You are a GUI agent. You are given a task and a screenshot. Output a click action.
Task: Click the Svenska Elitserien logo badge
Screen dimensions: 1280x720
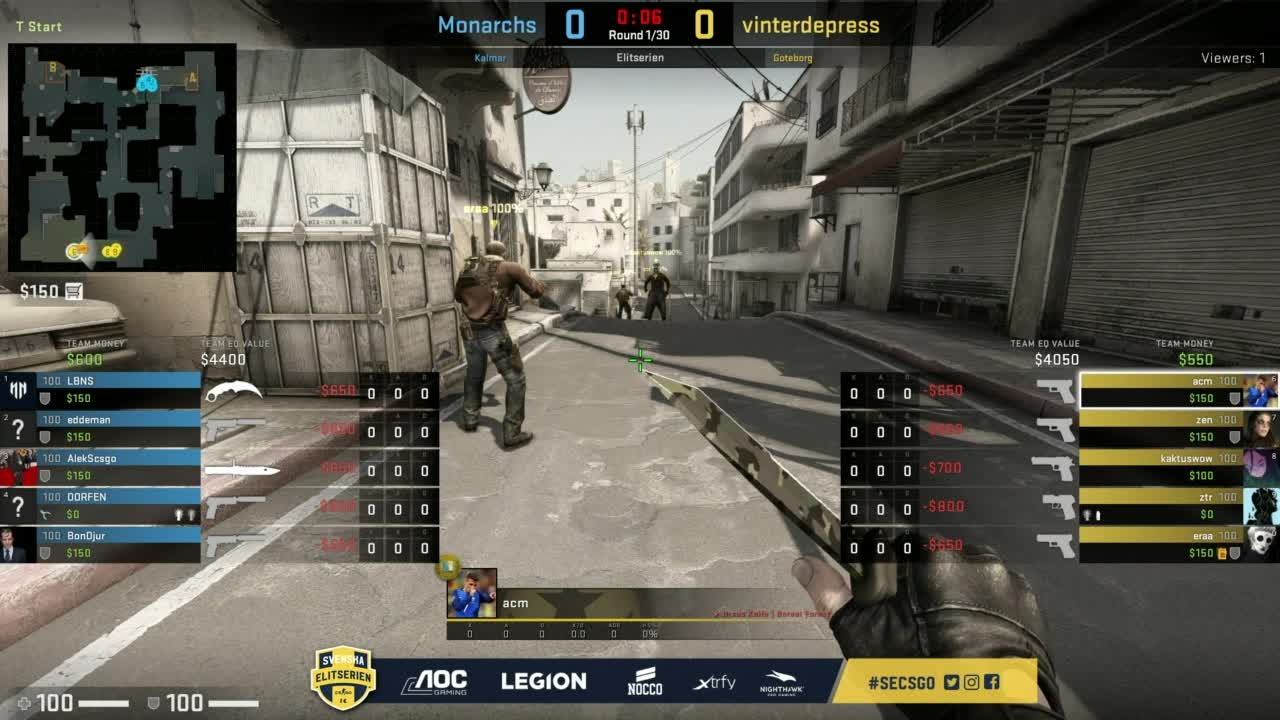pos(343,677)
